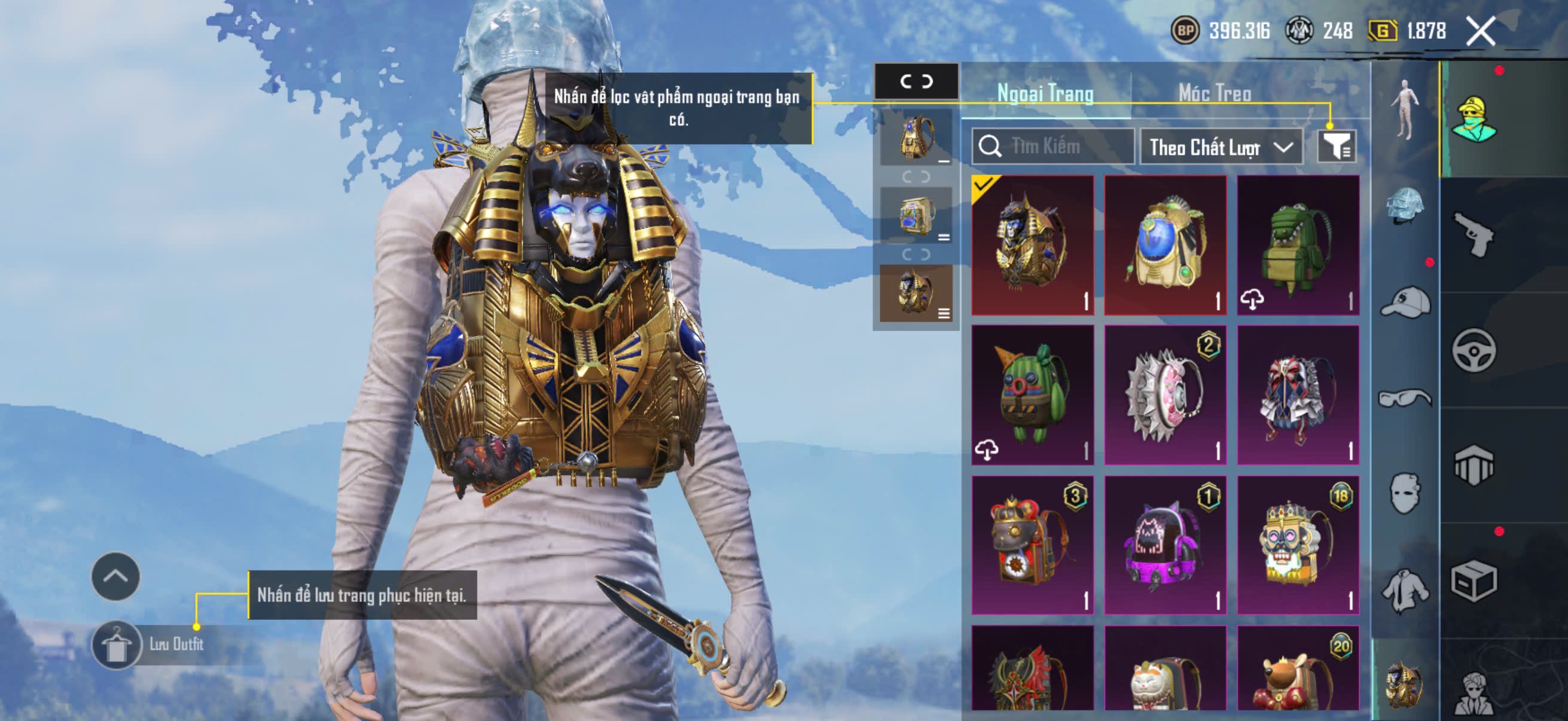1568x721 pixels.
Task: Close the inventory with the X button
Action: pyautogui.click(x=1480, y=31)
